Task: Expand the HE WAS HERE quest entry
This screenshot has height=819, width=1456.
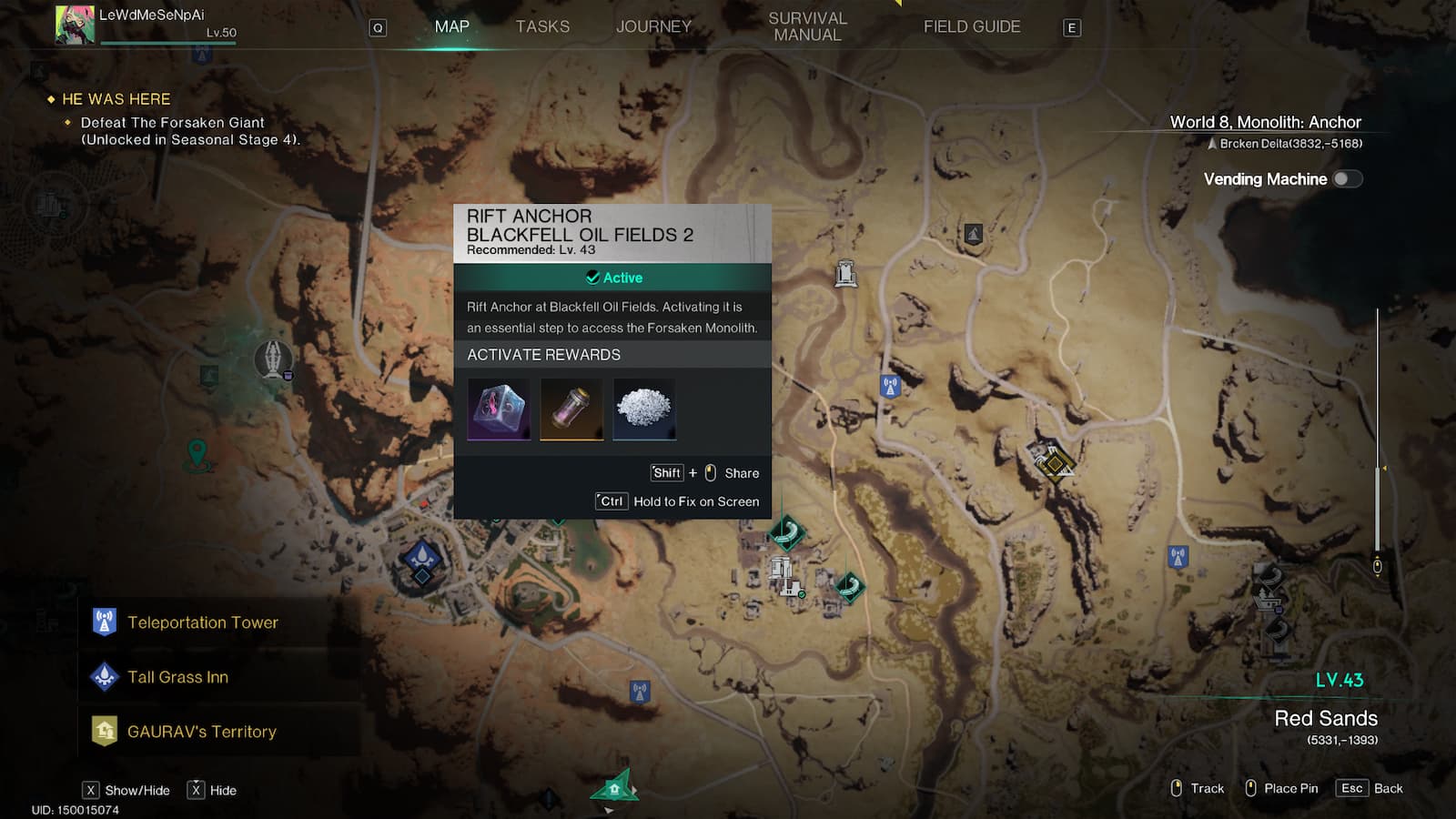Action: (x=115, y=99)
